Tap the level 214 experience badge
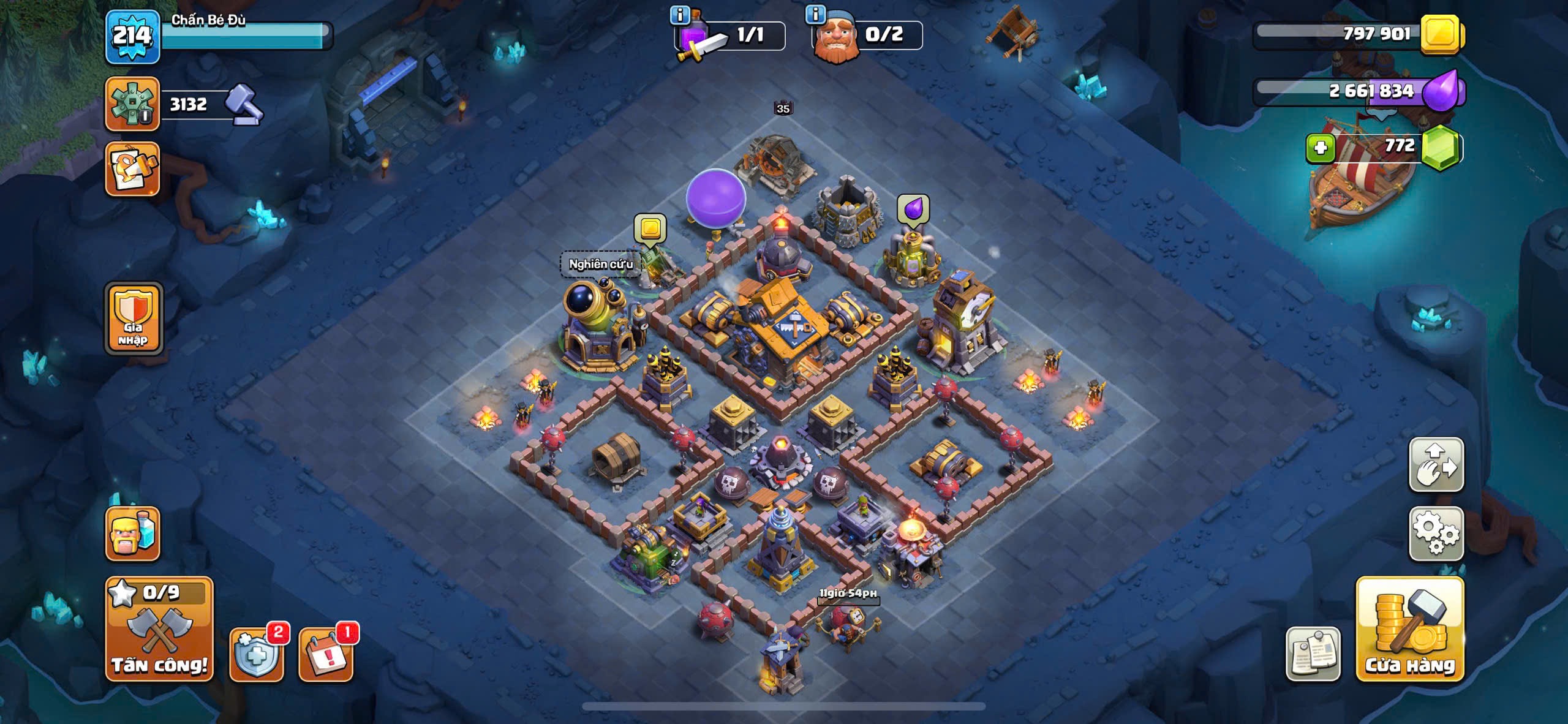1568x724 pixels. pyautogui.click(x=132, y=37)
